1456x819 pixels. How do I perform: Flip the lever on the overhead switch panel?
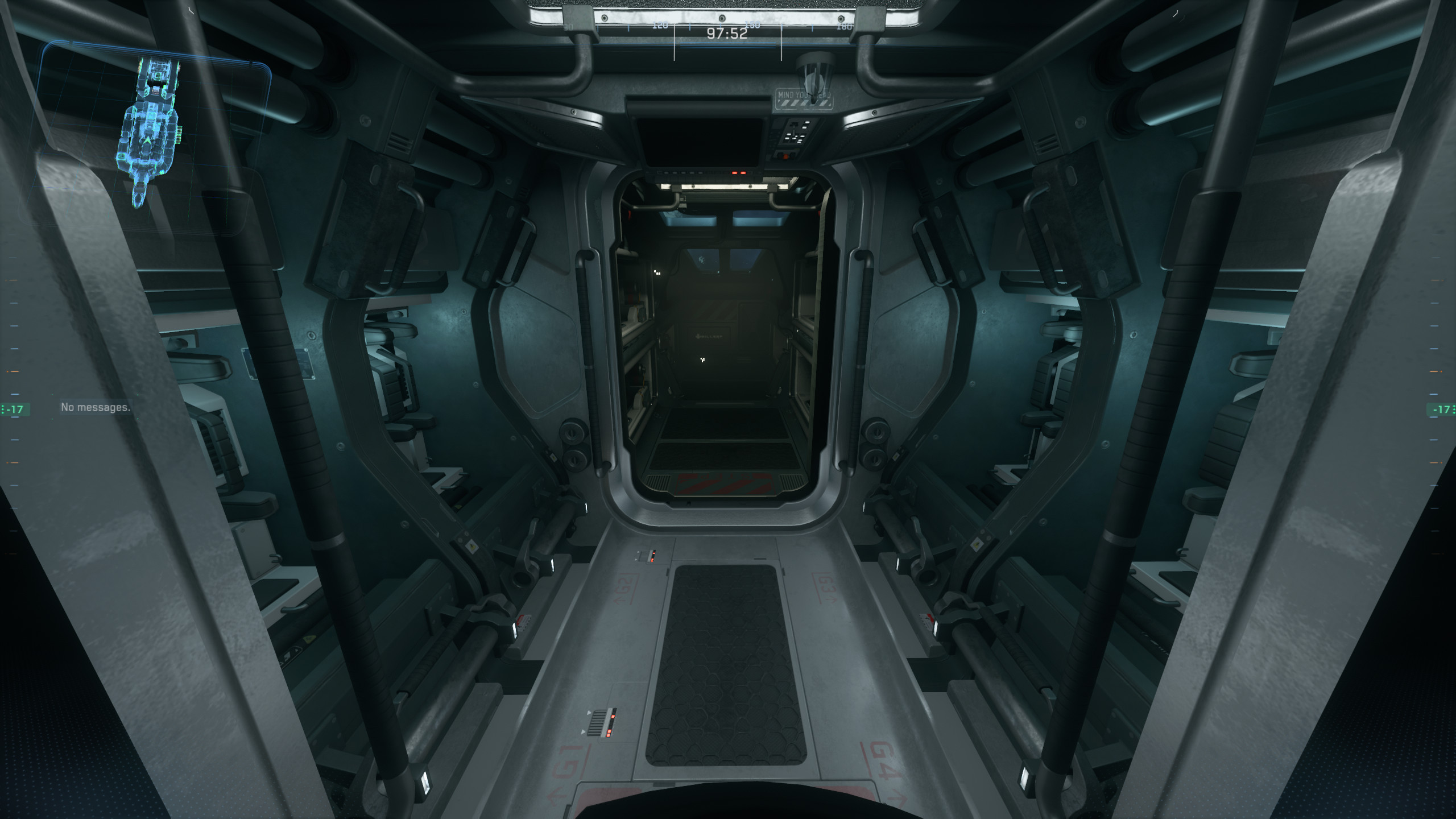coord(795,129)
